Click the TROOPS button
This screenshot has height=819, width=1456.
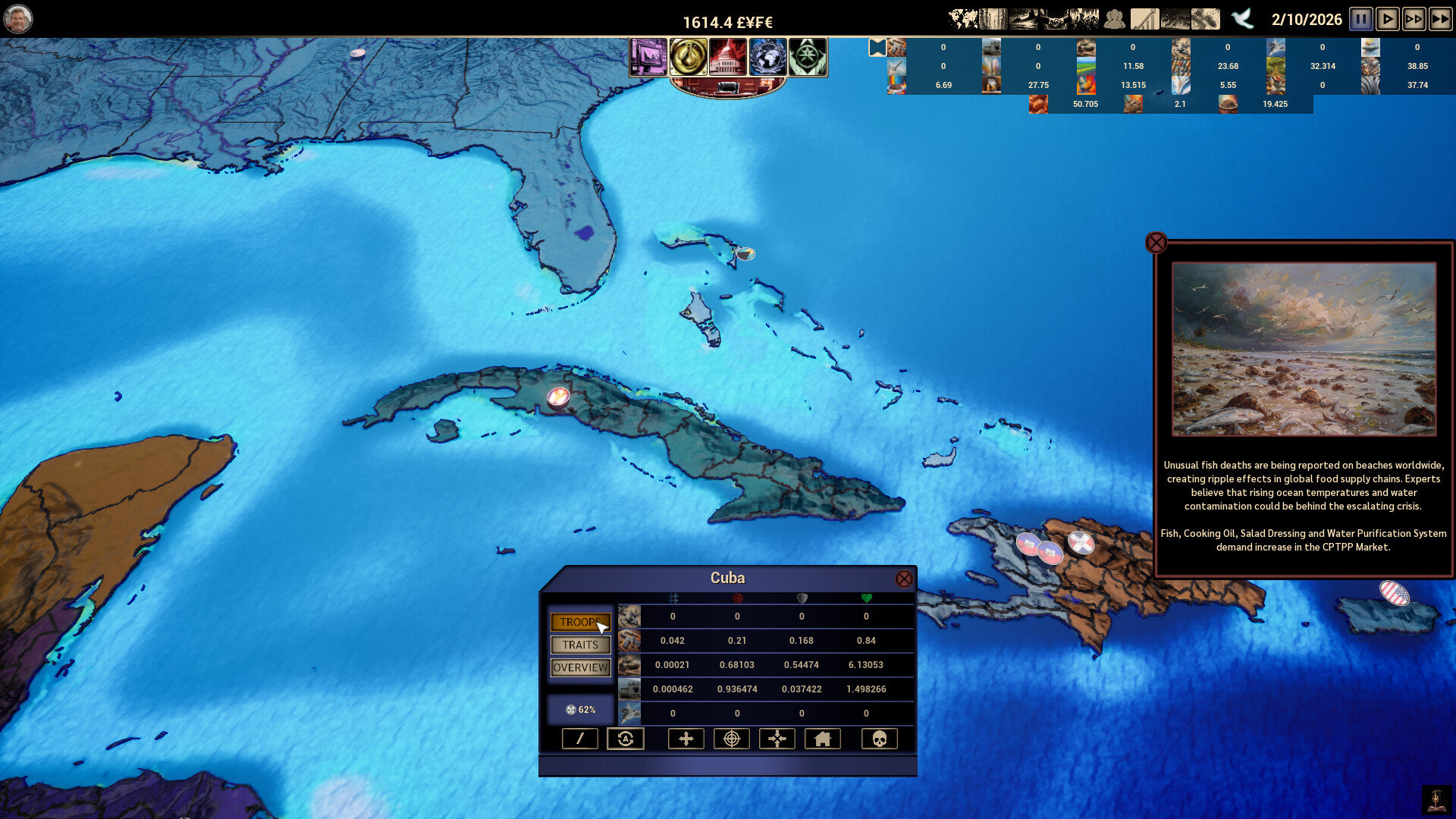click(580, 622)
